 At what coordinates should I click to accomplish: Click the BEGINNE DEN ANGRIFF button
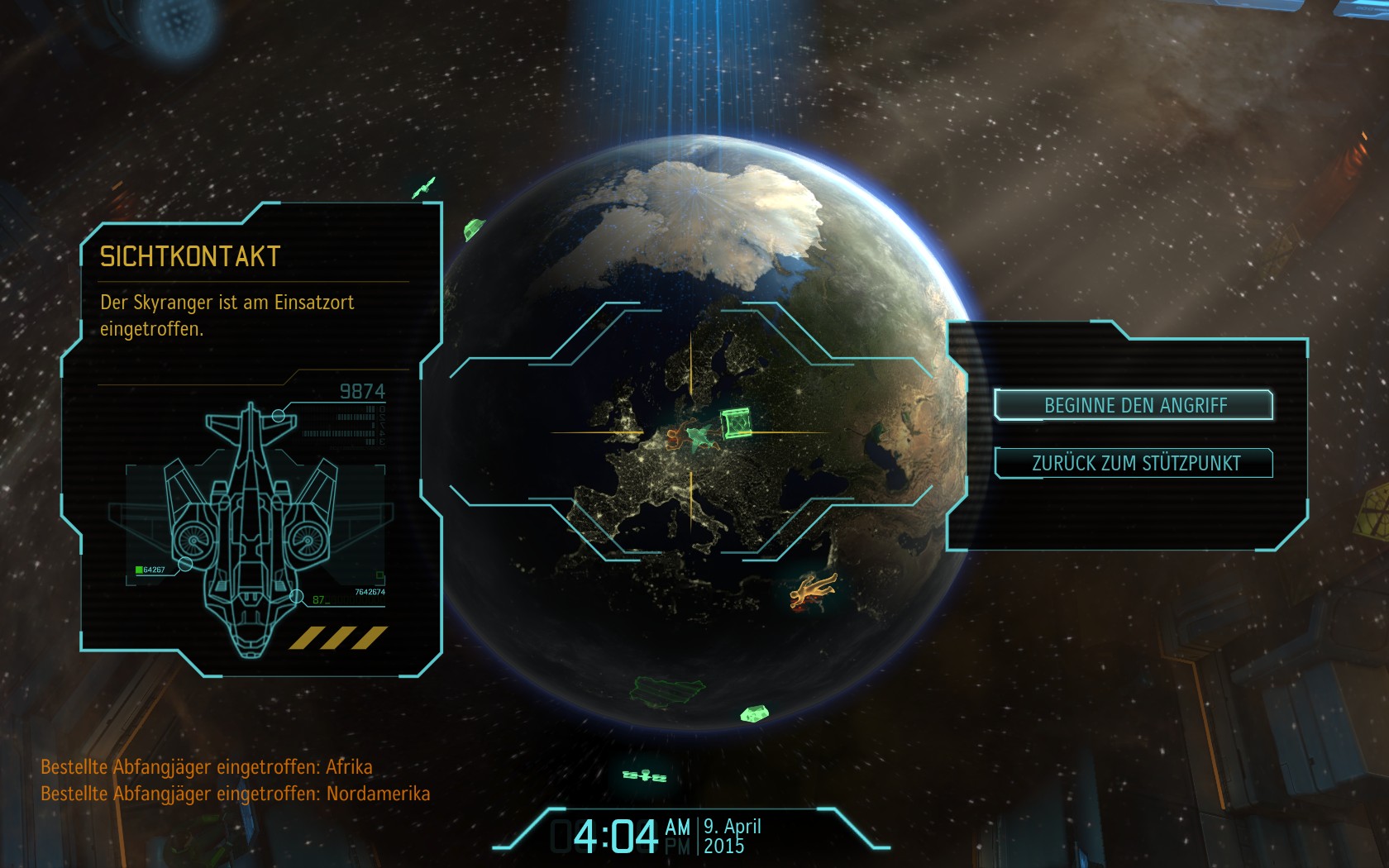click(1134, 405)
